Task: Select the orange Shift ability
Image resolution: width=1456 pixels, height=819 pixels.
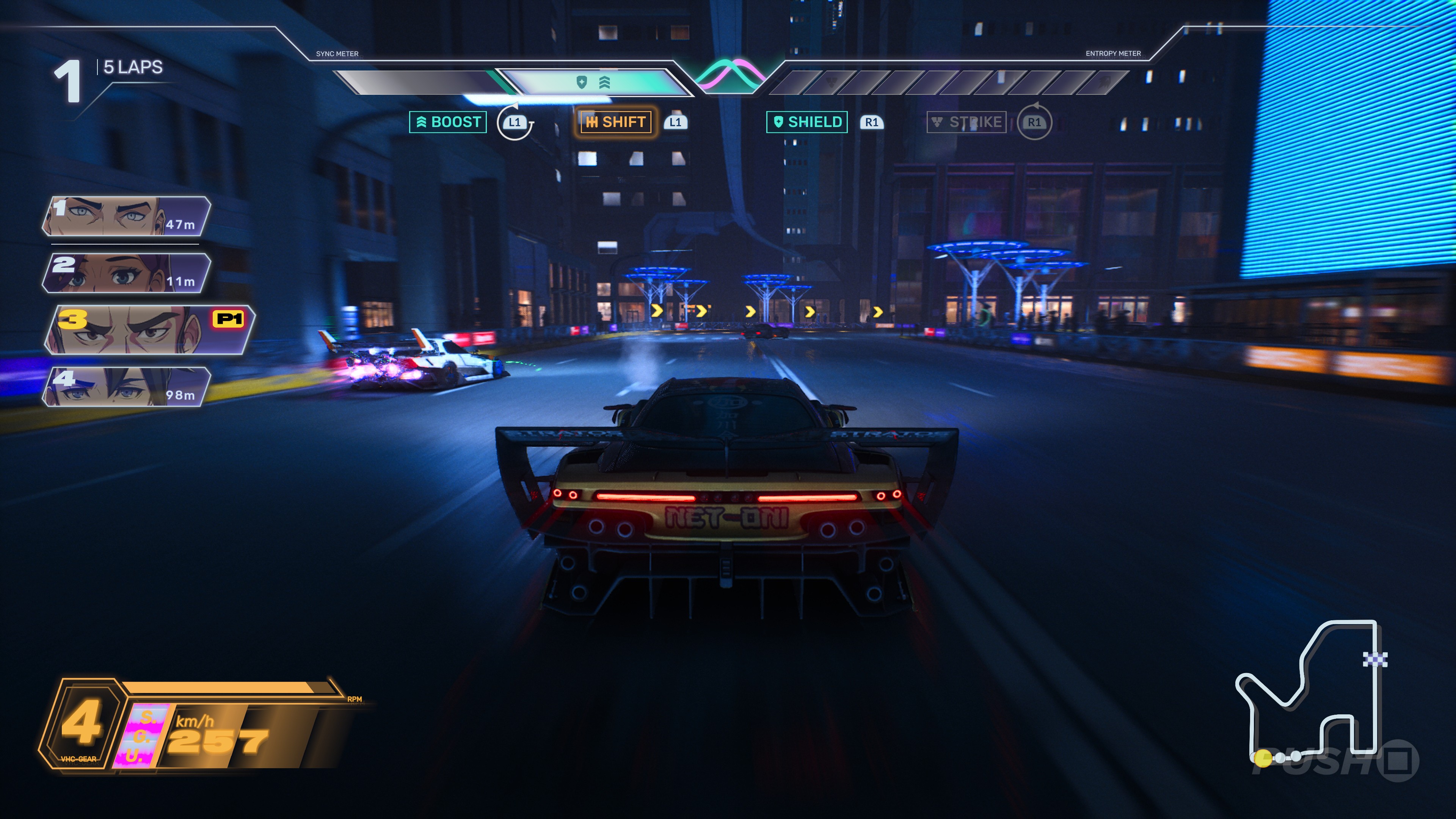Action: click(616, 122)
